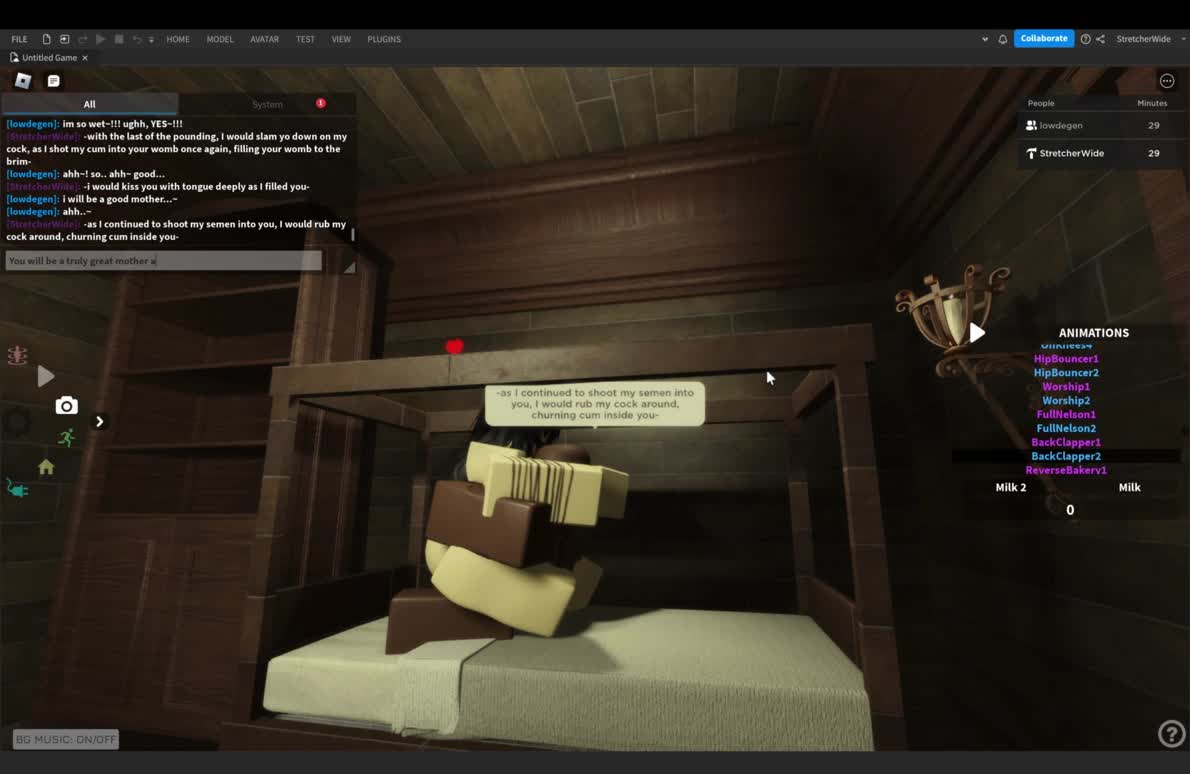
Task: Switch to the AVATAR tab
Action: pyautogui.click(x=264, y=39)
